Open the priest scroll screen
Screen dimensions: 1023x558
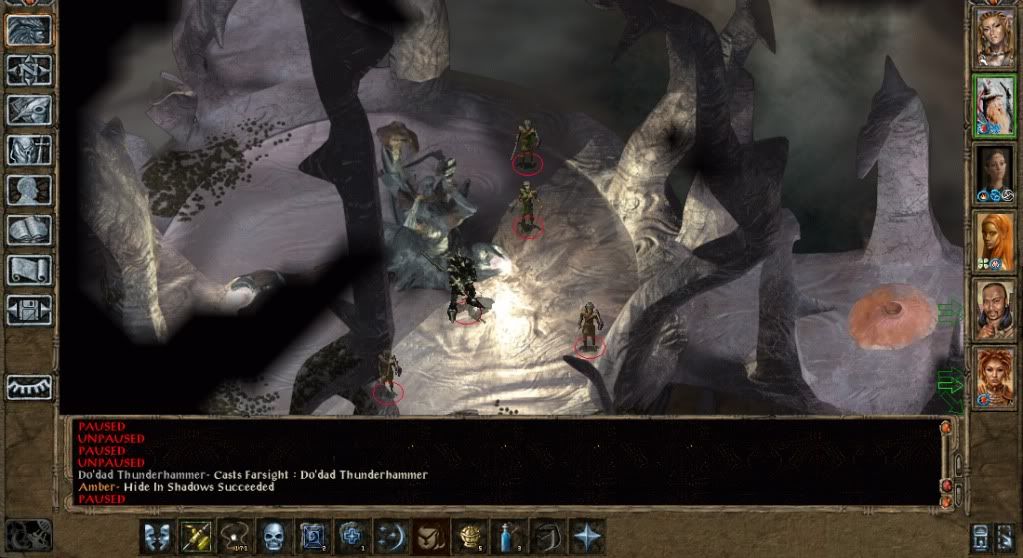pyautogui.click(x=28, y=269)
